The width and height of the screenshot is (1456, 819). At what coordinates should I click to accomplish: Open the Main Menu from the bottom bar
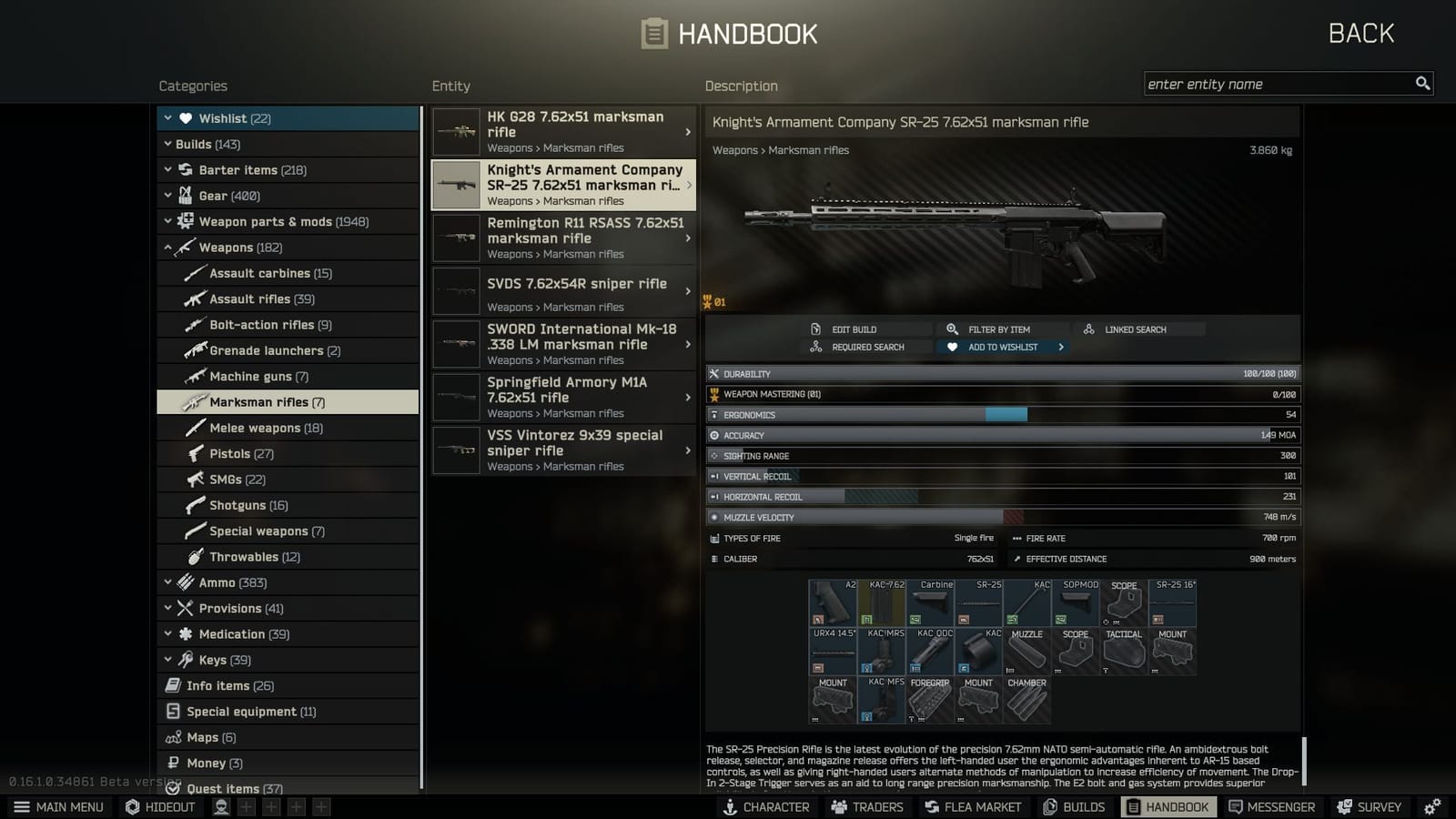(58, 806)
